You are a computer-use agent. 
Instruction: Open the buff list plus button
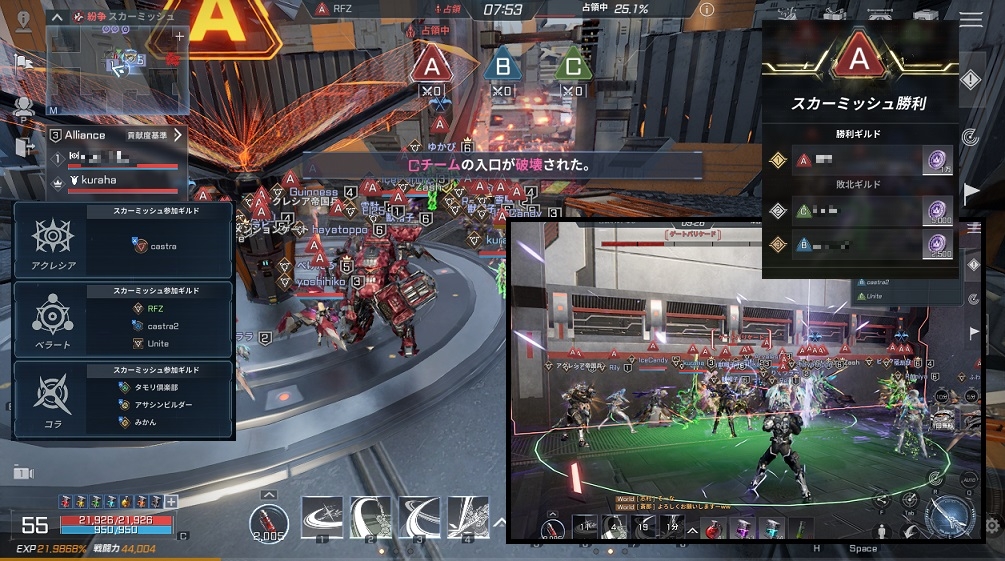point(171,501)
